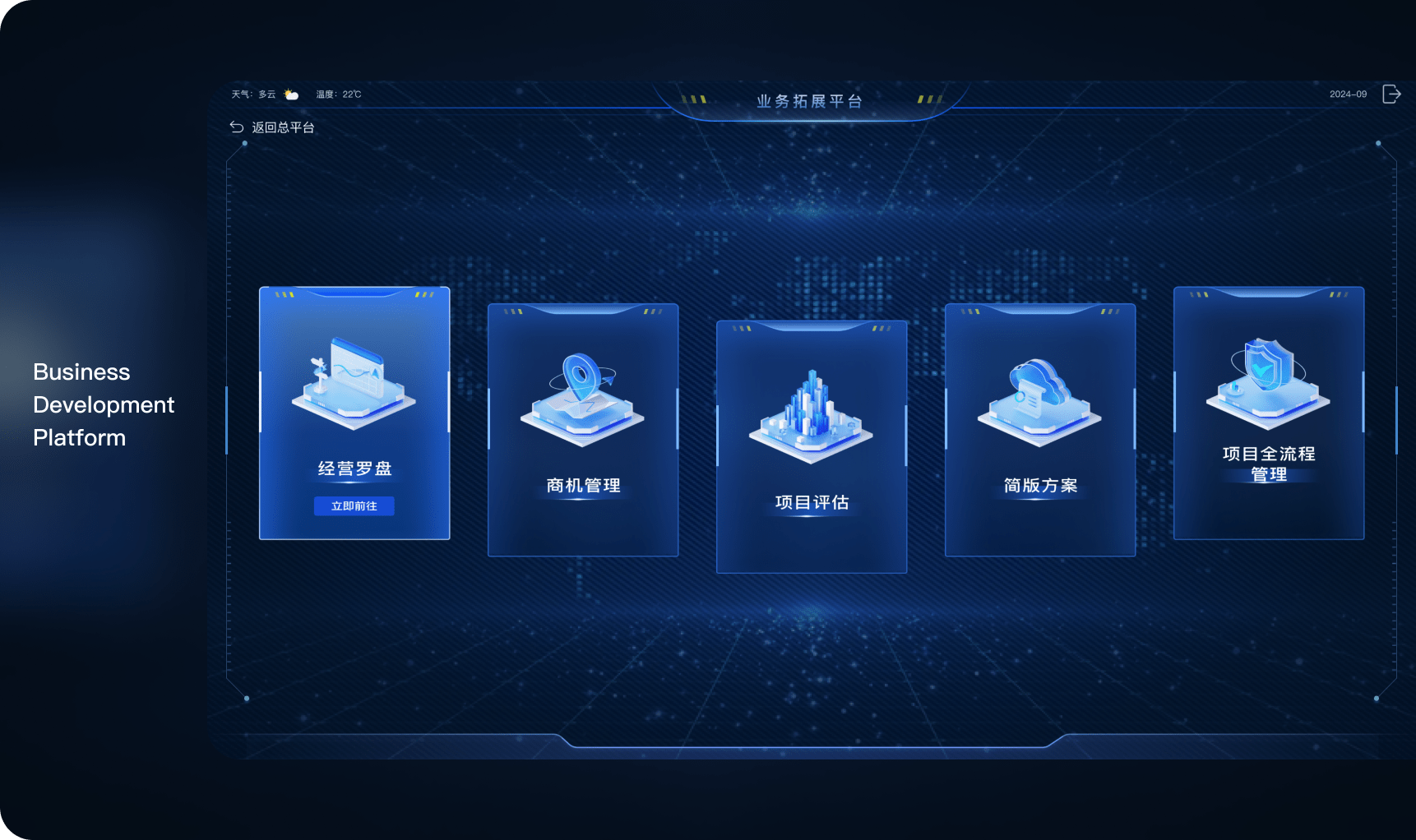This screenshot has height=840, width=1416.
Task: Click the Business Development Platform side text
Action: point(102,404)
